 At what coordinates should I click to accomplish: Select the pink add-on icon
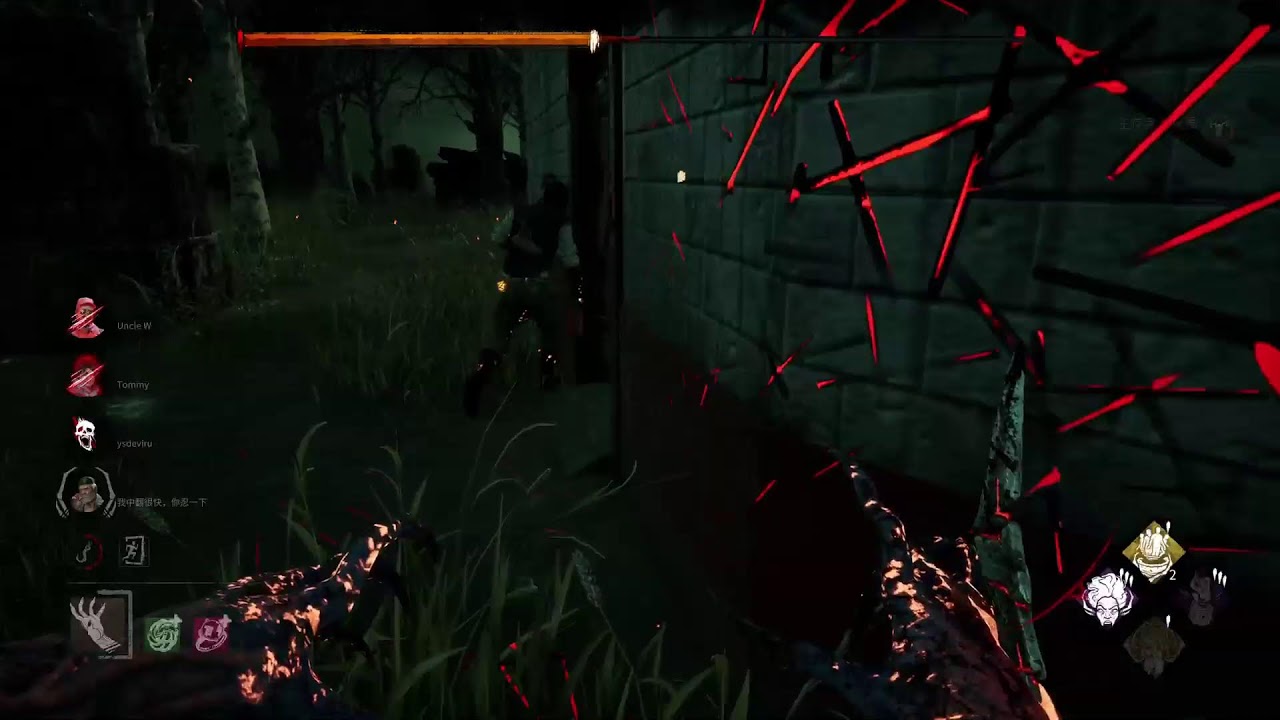pyautogui.click(x=212, y=635)
